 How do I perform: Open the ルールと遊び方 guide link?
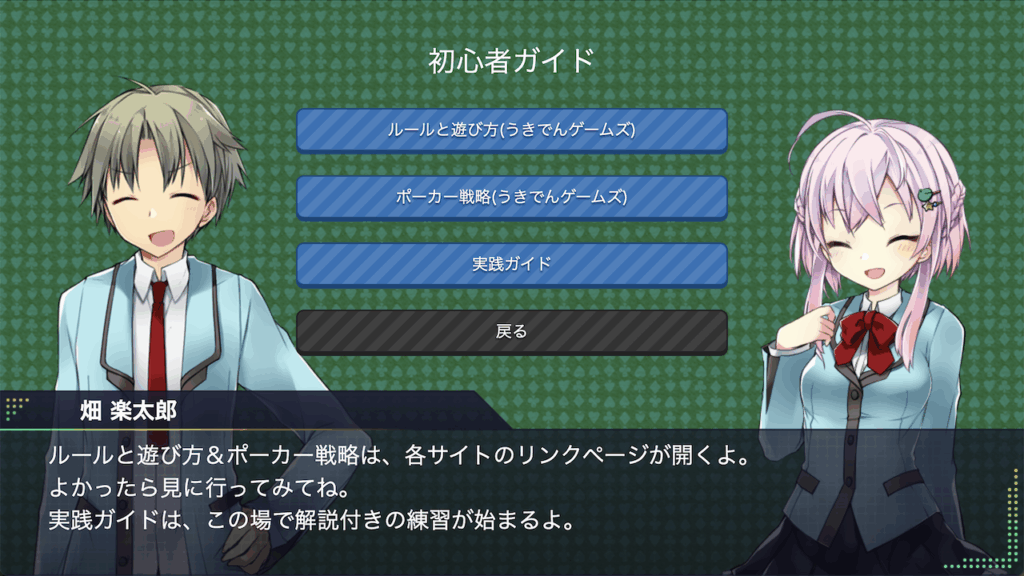(x=511, y=130)
